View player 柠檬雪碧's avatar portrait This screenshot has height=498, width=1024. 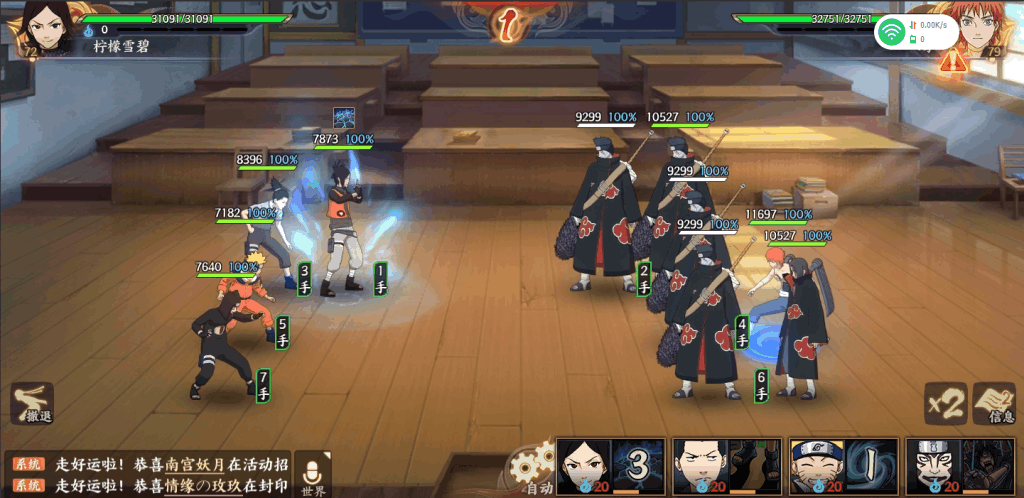pyautogui.click(x=41, y=25)
